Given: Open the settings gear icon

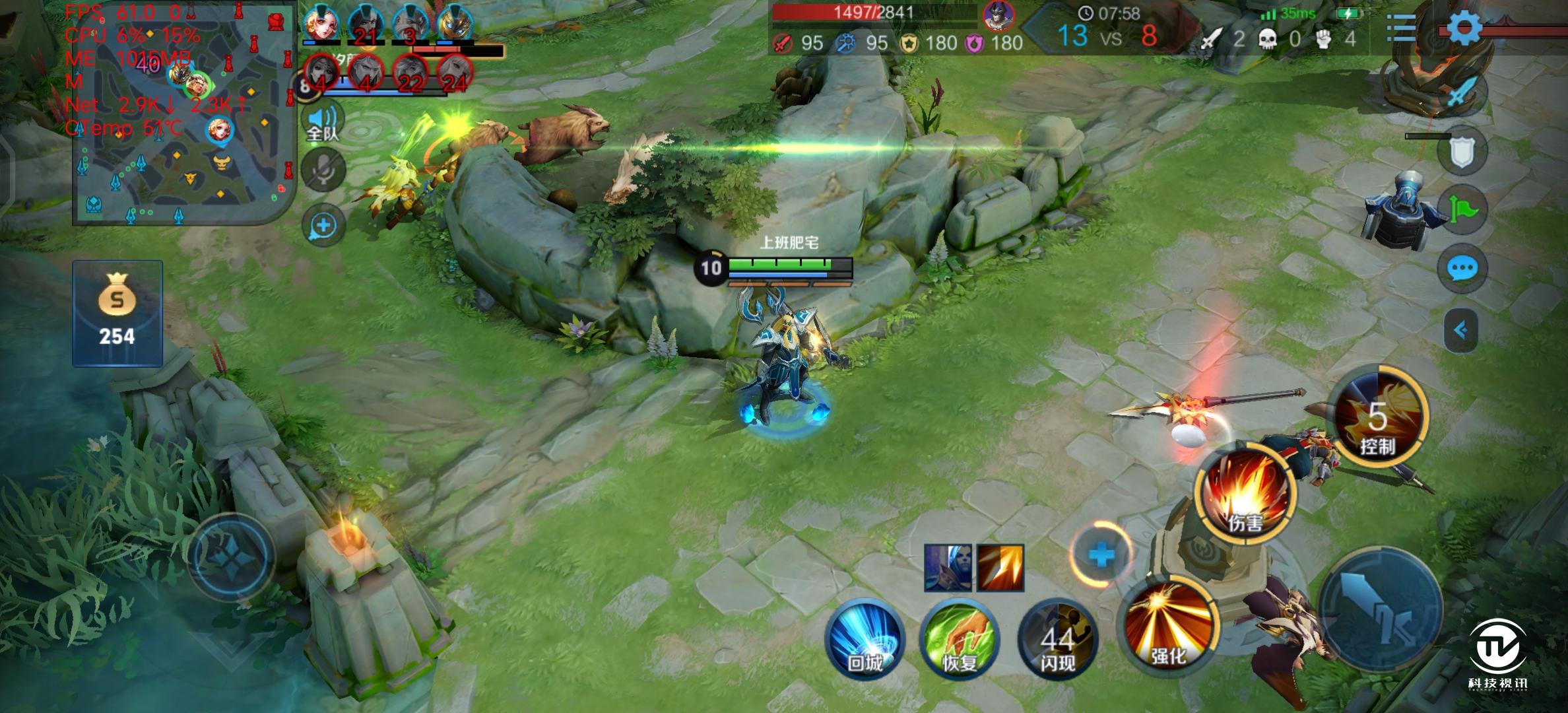Looking at the screenshot, I should click(1464, 28).
